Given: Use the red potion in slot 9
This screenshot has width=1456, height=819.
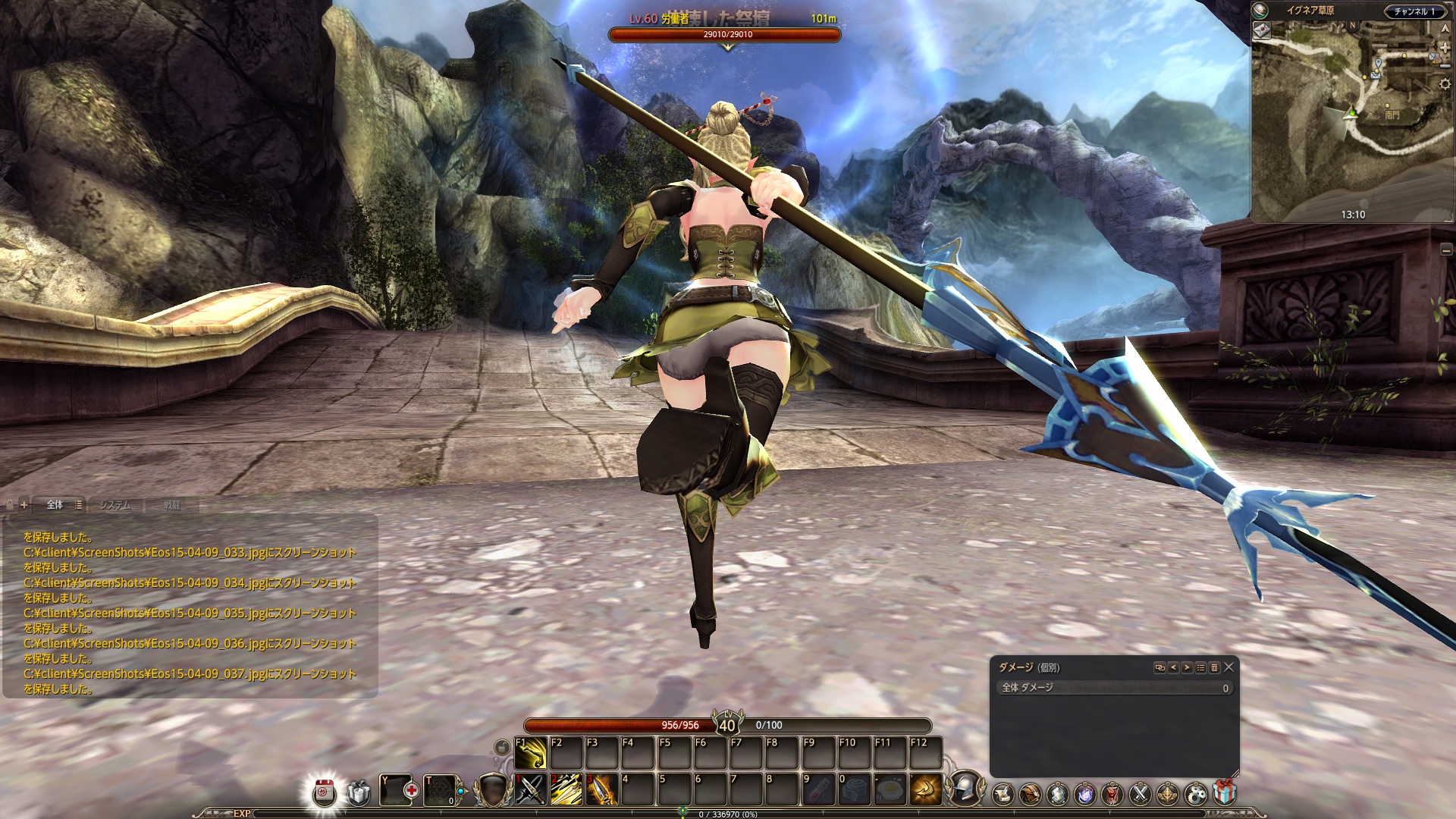Looking at the screenshot, I should coord(817,790).
